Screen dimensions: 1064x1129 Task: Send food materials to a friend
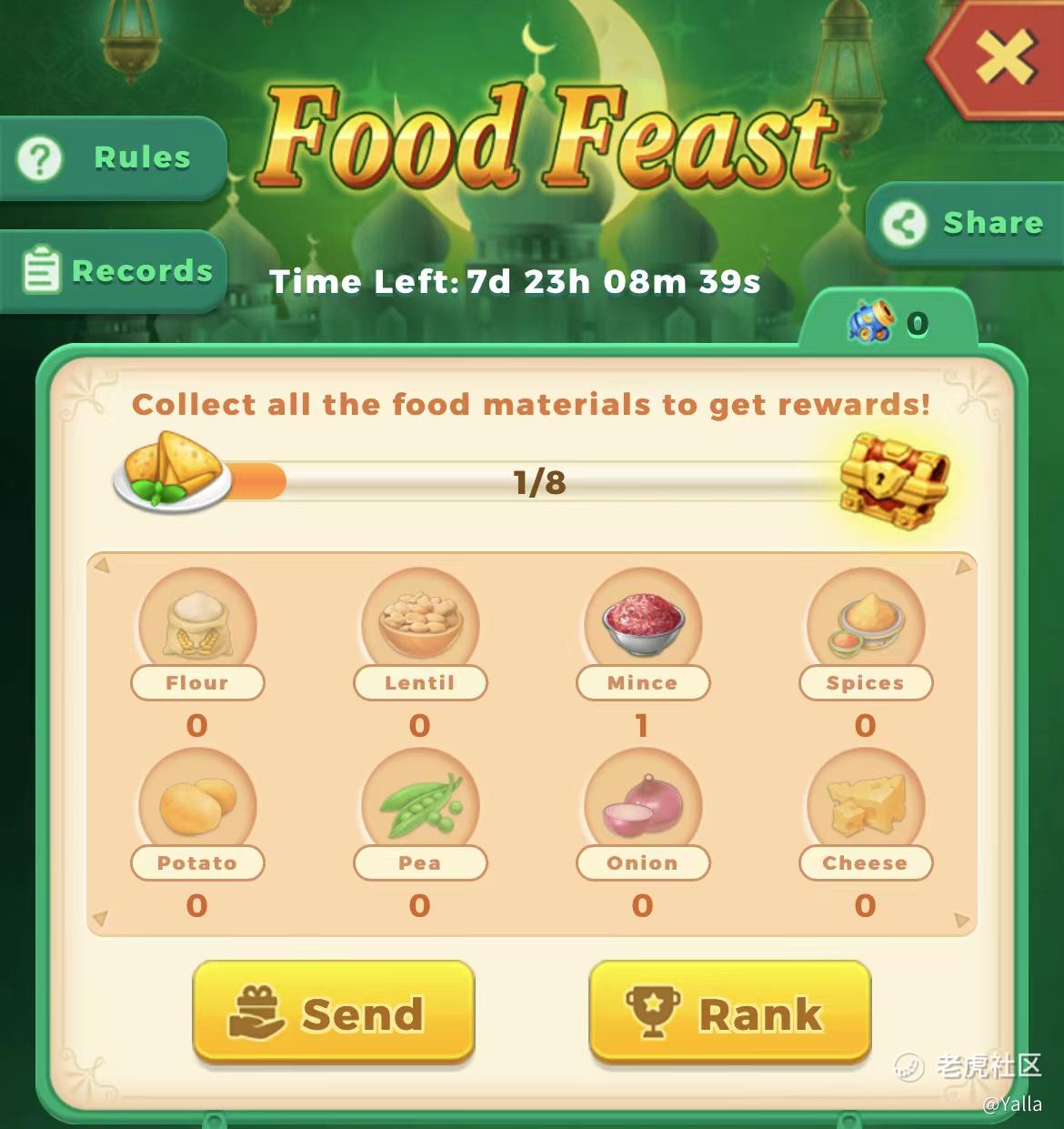(x=334, y=1013)
